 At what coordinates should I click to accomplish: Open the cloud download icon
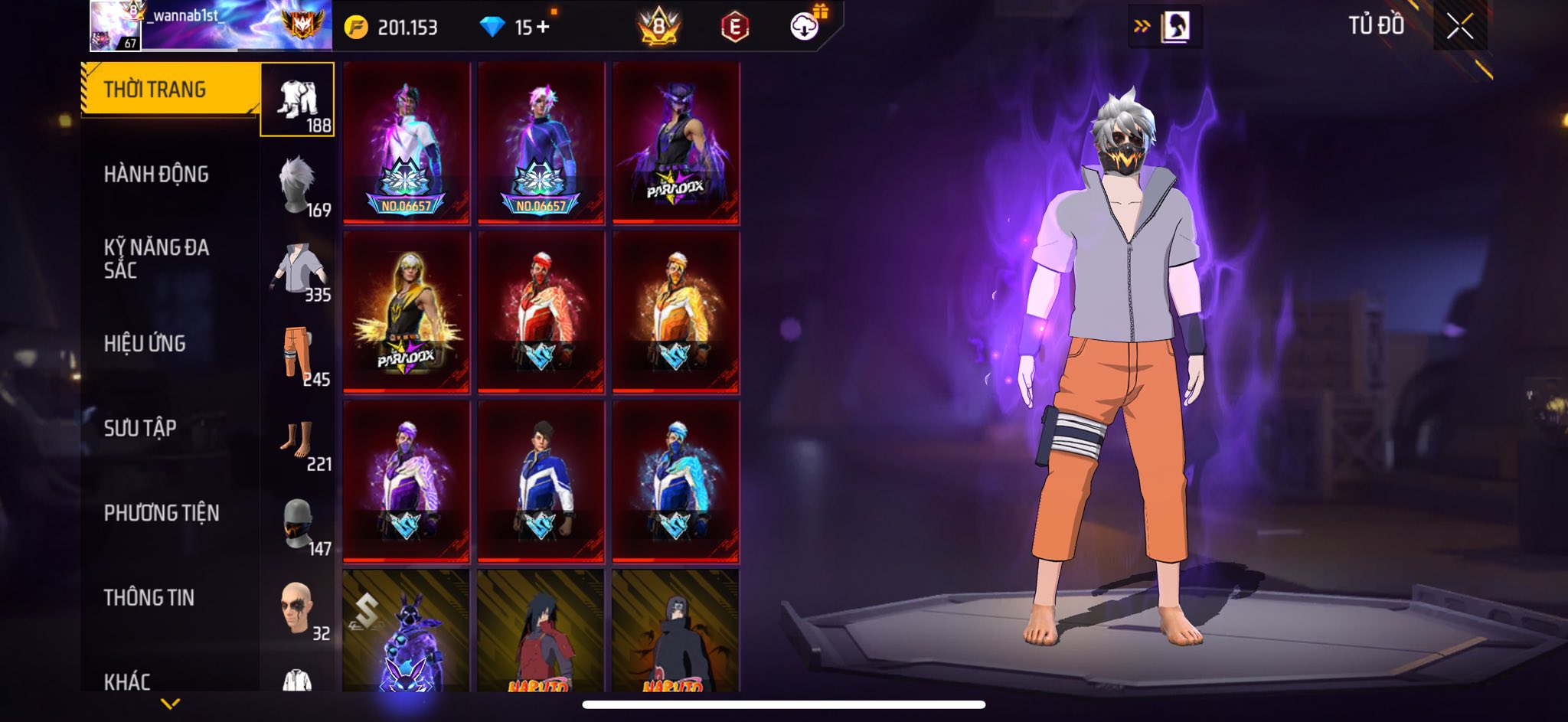[x=804, y=27]
